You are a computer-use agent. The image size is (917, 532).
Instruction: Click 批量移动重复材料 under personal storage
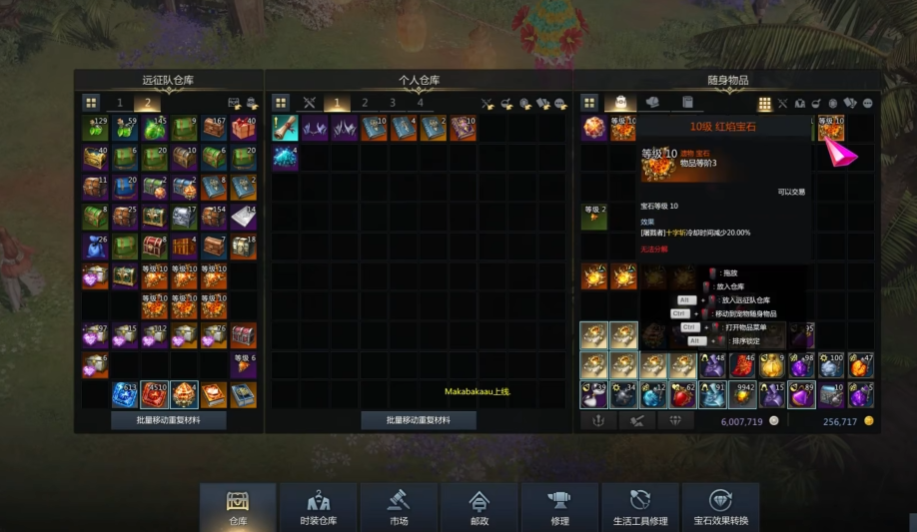(418, 421)
